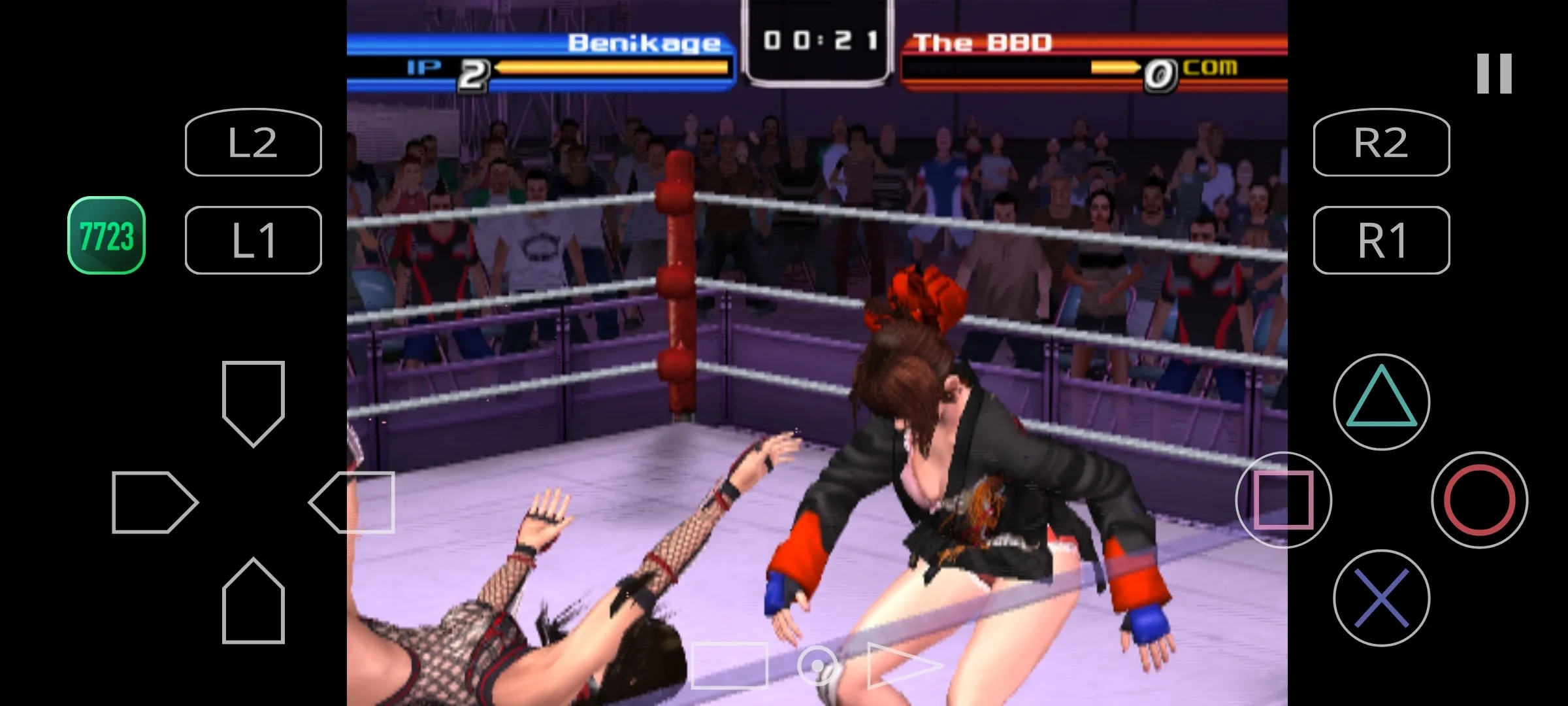Tap the d-pad right button
Image resolution: width=1568 pixels, height=706 pixels.
[353, 502]
